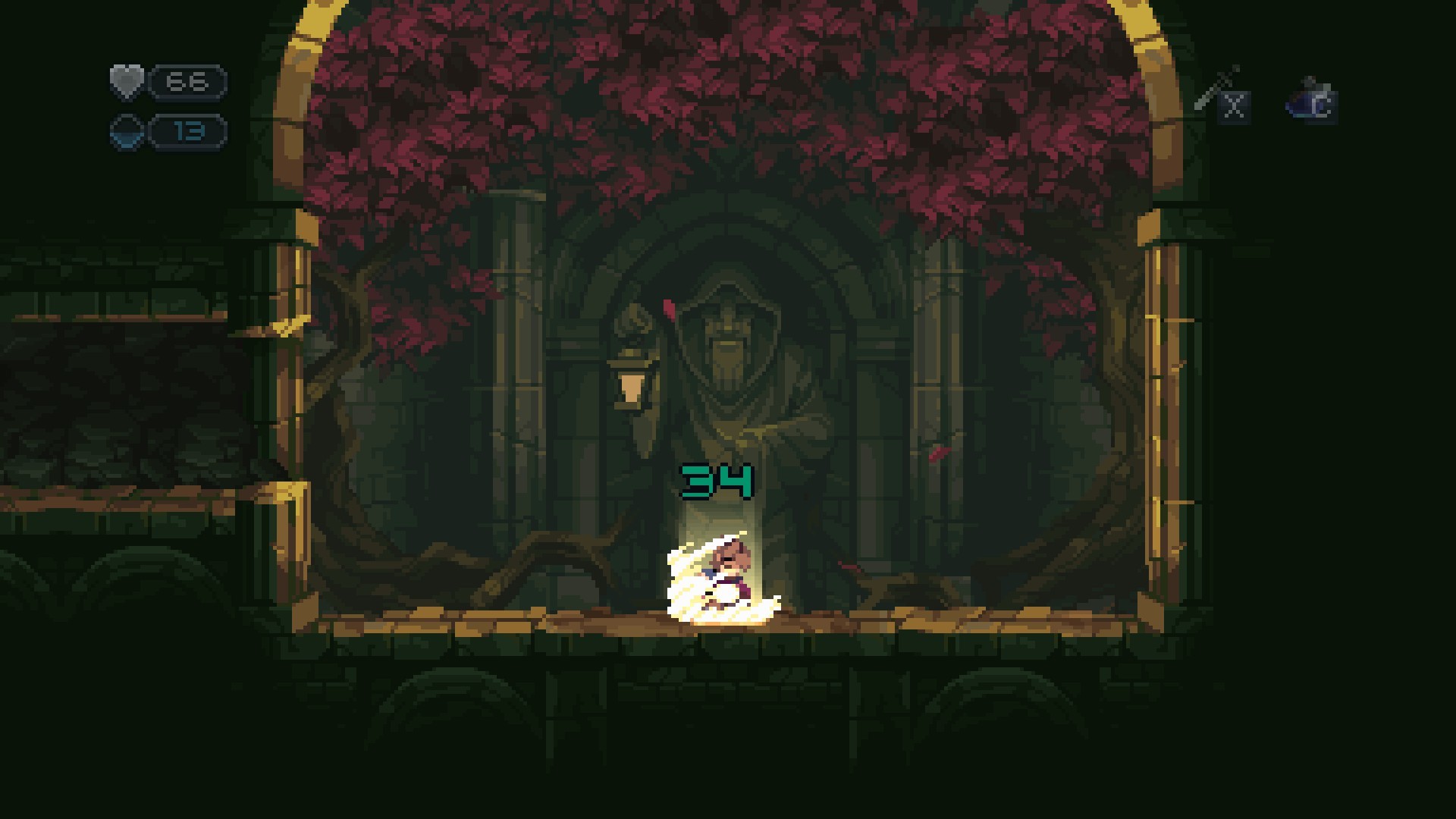Select the water droplet mana icon
Screen dimensions: 1456x819
(127, 130)
